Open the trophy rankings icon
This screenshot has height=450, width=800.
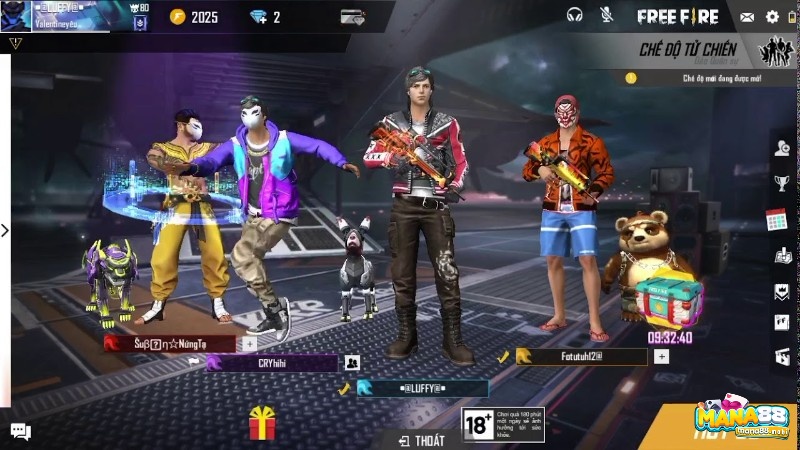(x=781, y=184)
